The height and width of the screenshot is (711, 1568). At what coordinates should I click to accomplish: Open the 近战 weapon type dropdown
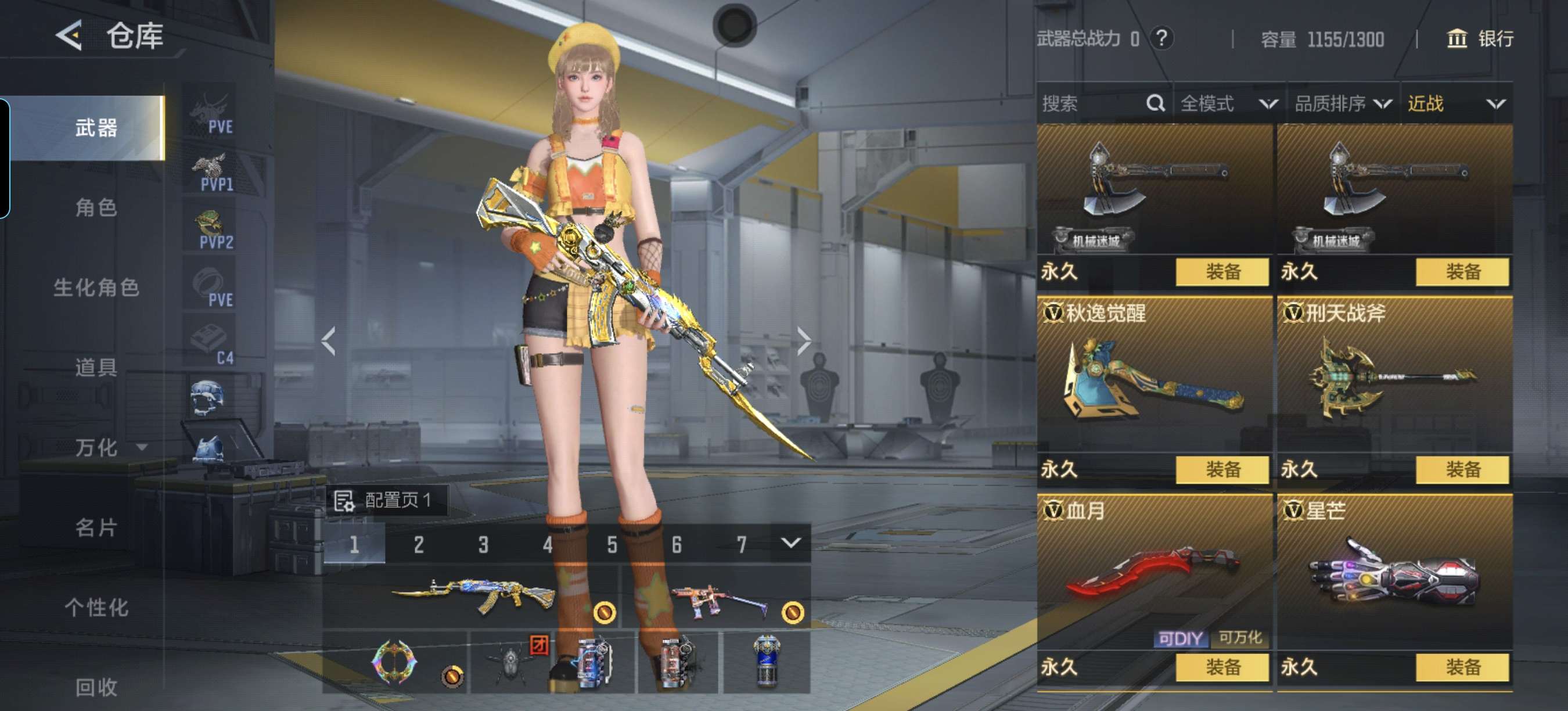1455,103
